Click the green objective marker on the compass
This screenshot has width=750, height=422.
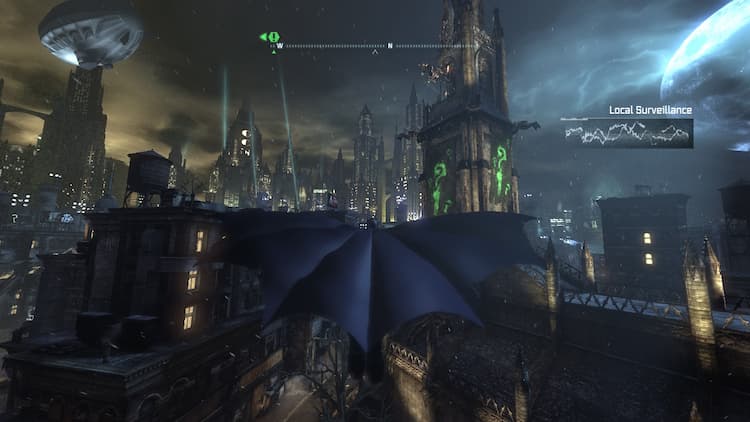click(x=270, y=37)
